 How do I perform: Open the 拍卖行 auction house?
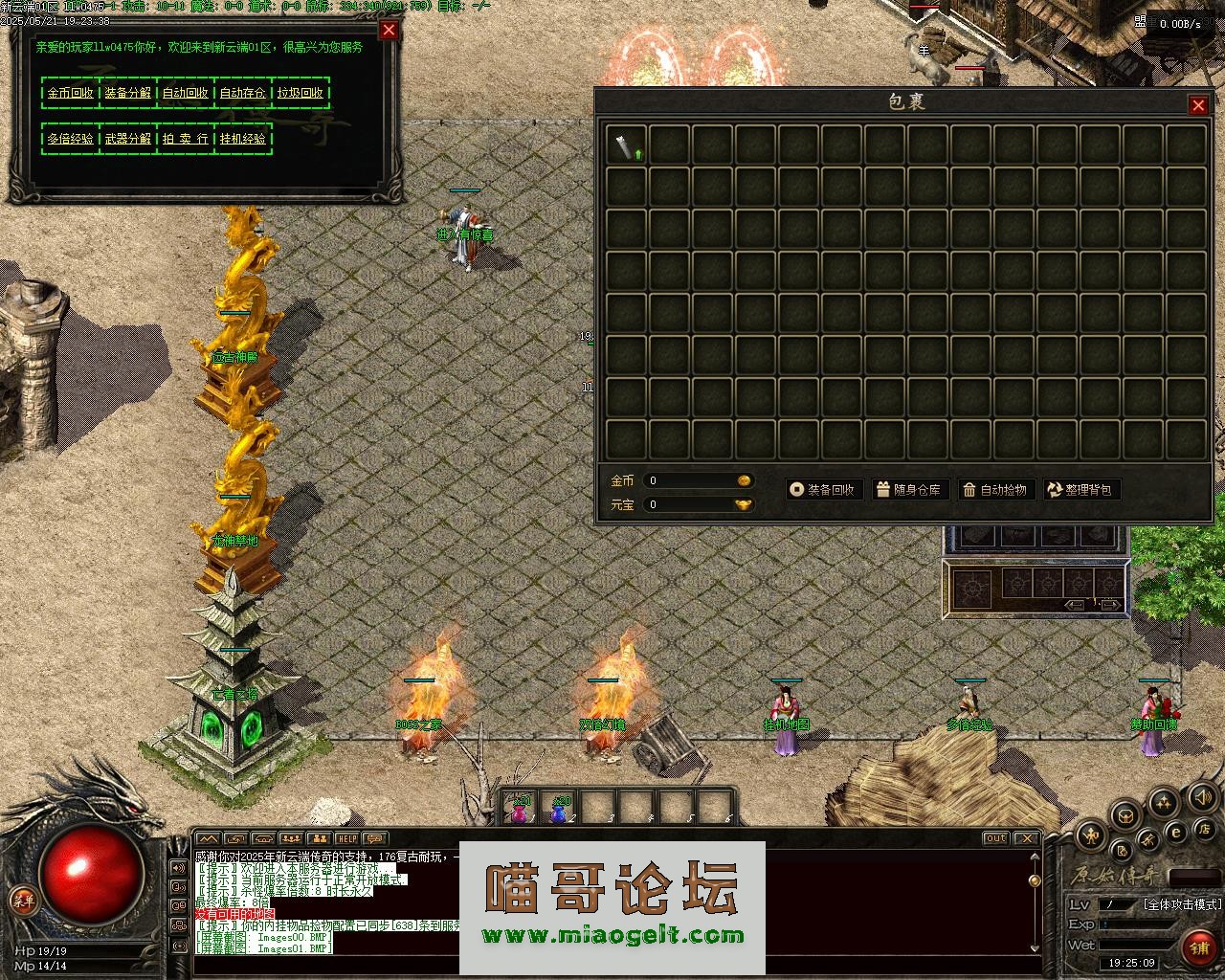[x=186, y=139]
